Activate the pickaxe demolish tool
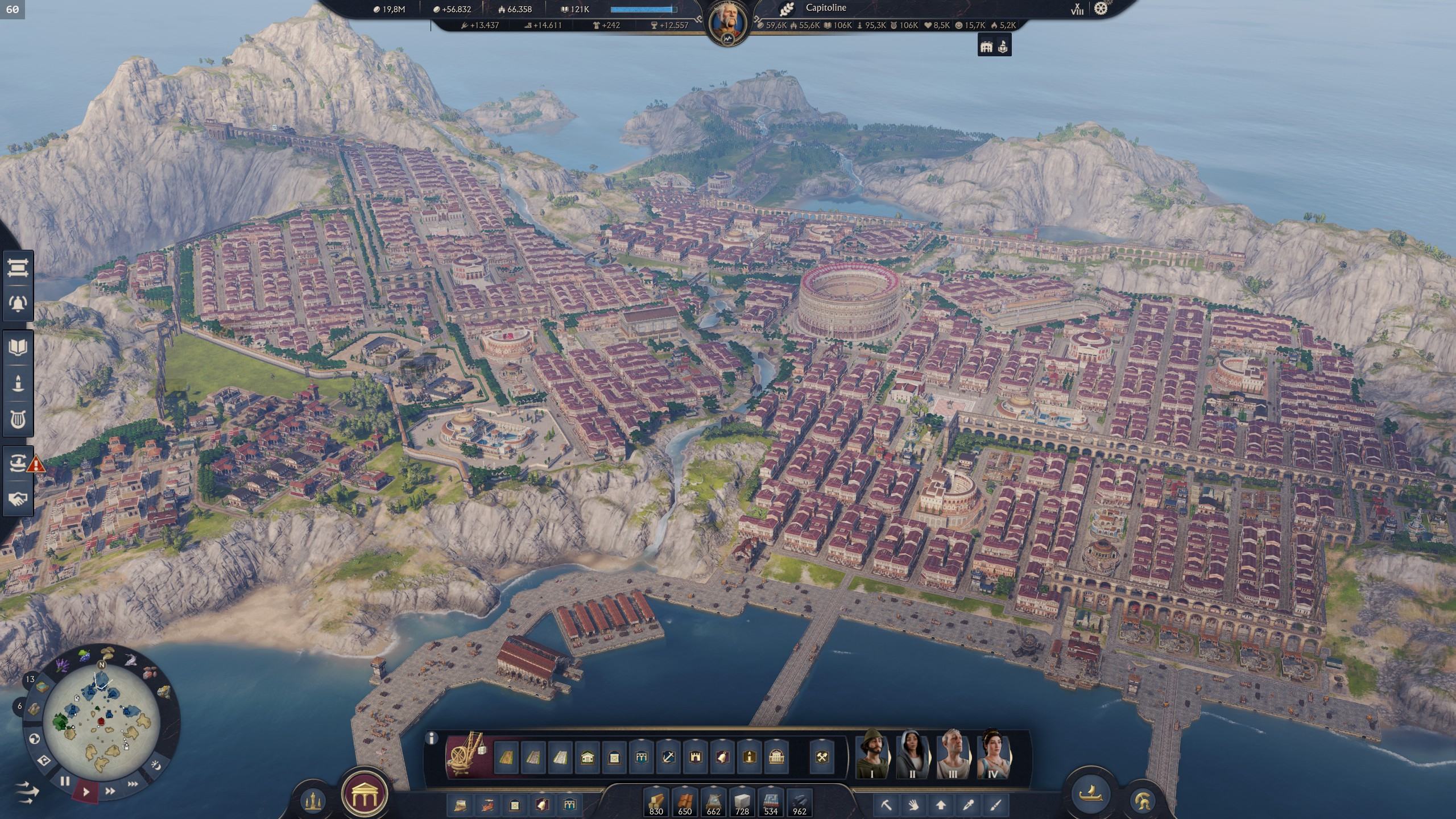 click(x=886, y=805)
